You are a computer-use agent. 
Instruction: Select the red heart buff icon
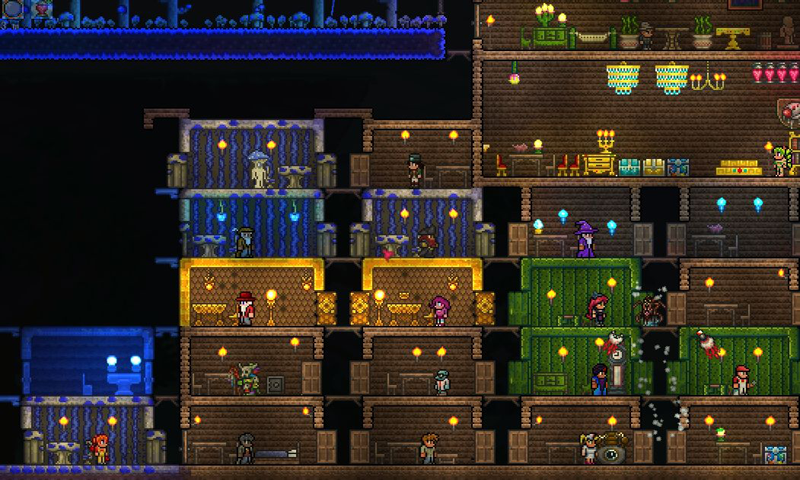[x=41, y=8]
